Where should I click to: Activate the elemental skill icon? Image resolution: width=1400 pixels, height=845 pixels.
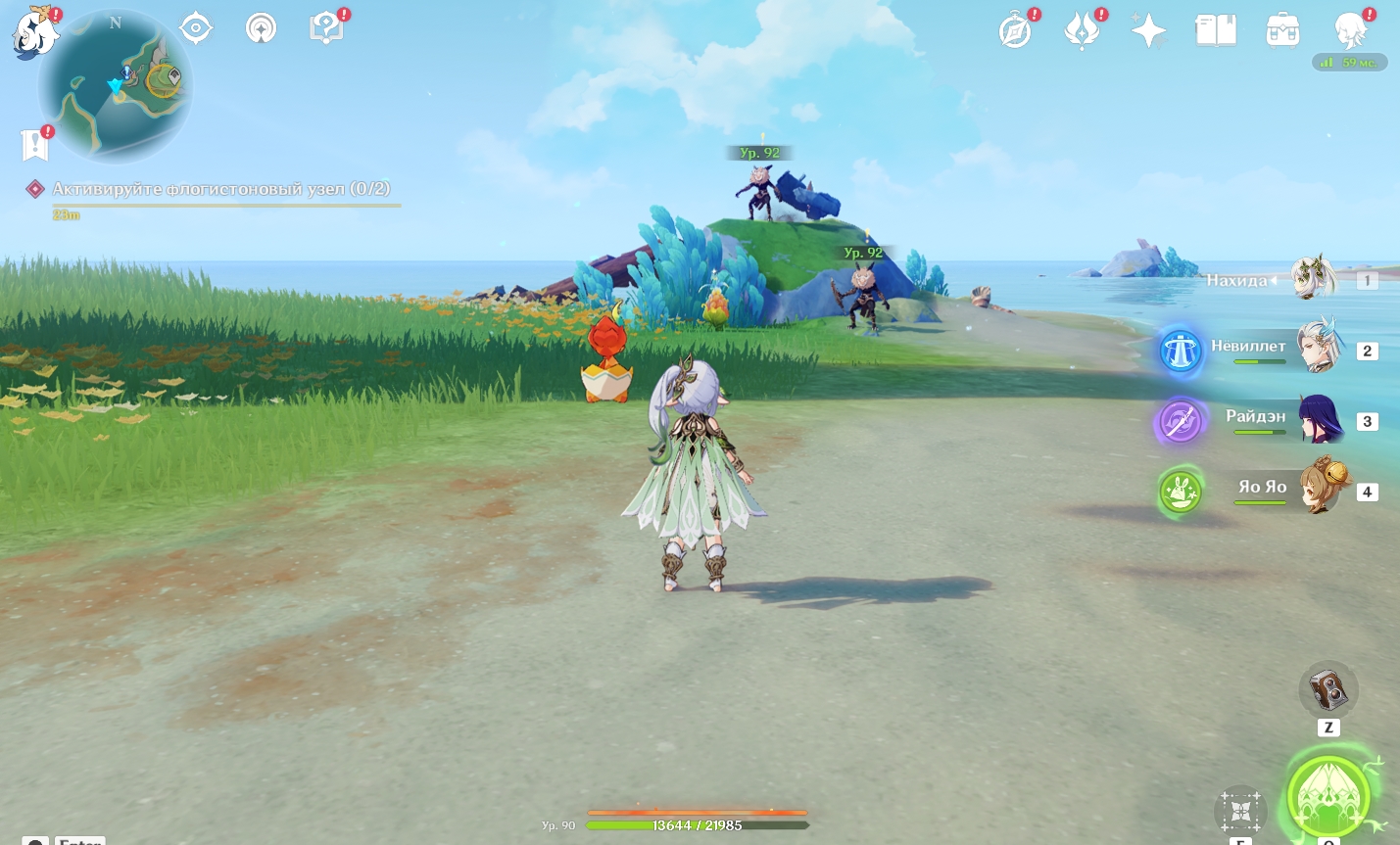pos(1240,811)
